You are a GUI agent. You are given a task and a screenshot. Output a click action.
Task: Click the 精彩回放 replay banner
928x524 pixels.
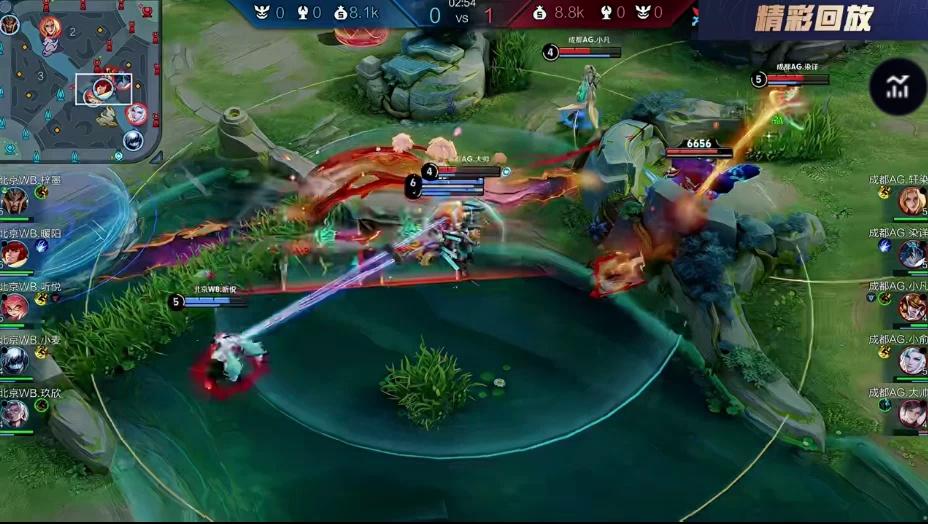click(x=814, y=18)
